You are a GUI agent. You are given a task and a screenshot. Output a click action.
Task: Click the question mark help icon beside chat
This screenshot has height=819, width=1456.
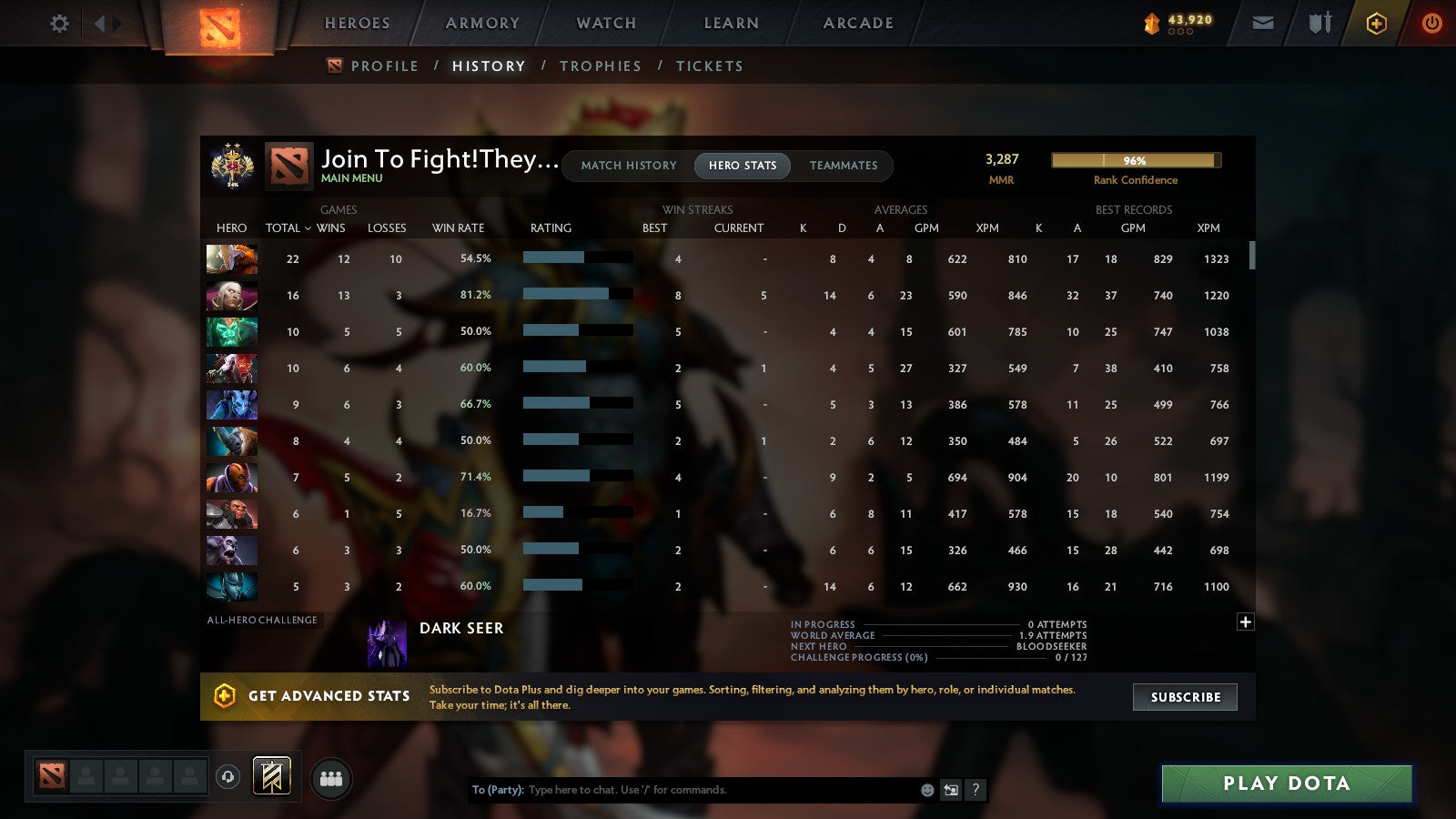(976, 790)
